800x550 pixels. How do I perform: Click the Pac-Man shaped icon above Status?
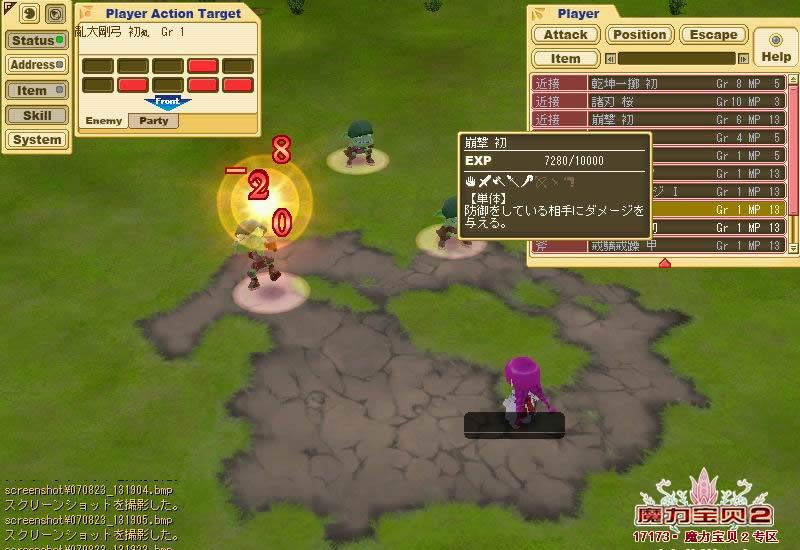27,14
